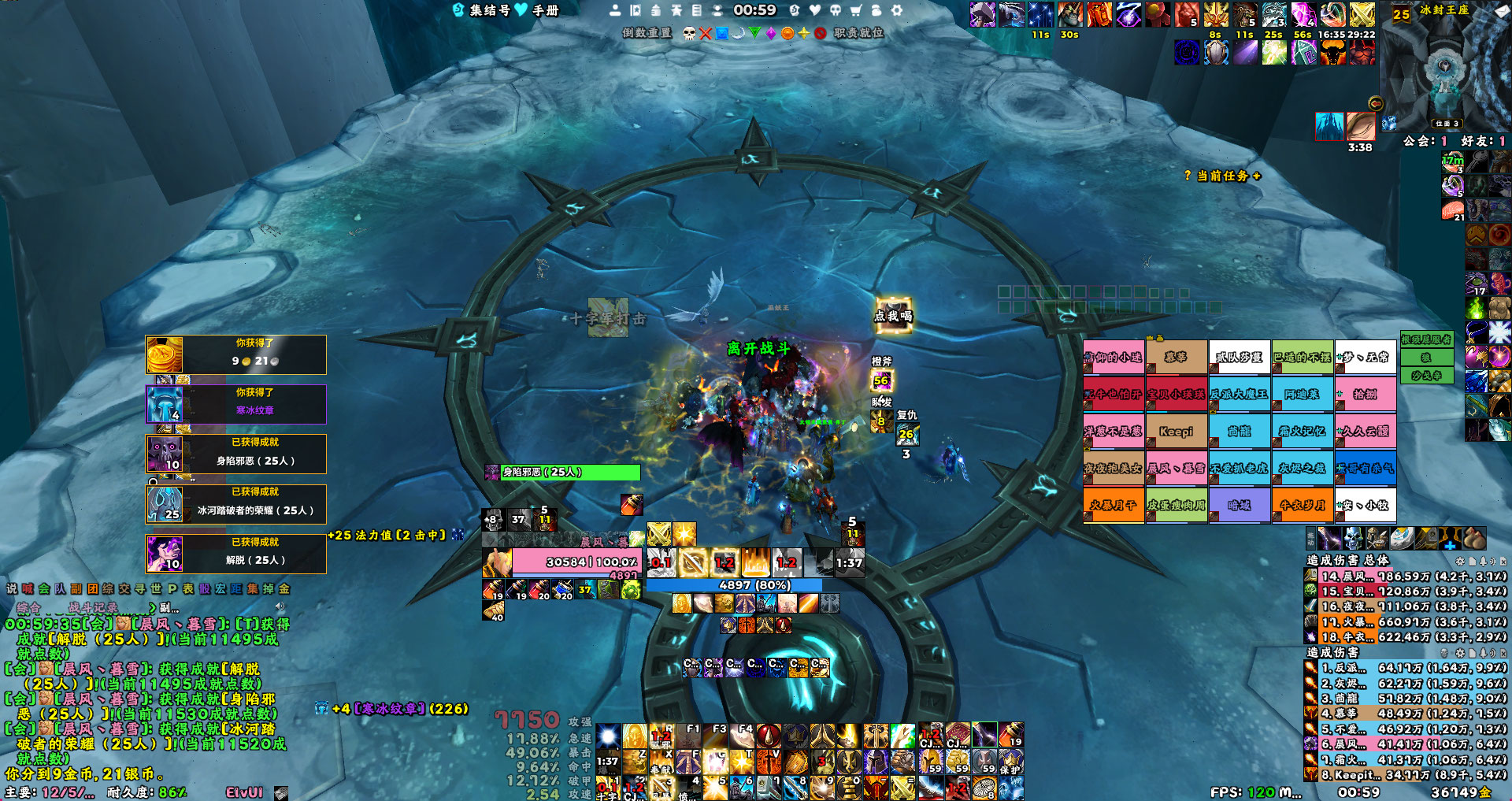Open the 集结号 menu
The height and width of the screenshot is (801, 1512).
(x=482, y=10)
